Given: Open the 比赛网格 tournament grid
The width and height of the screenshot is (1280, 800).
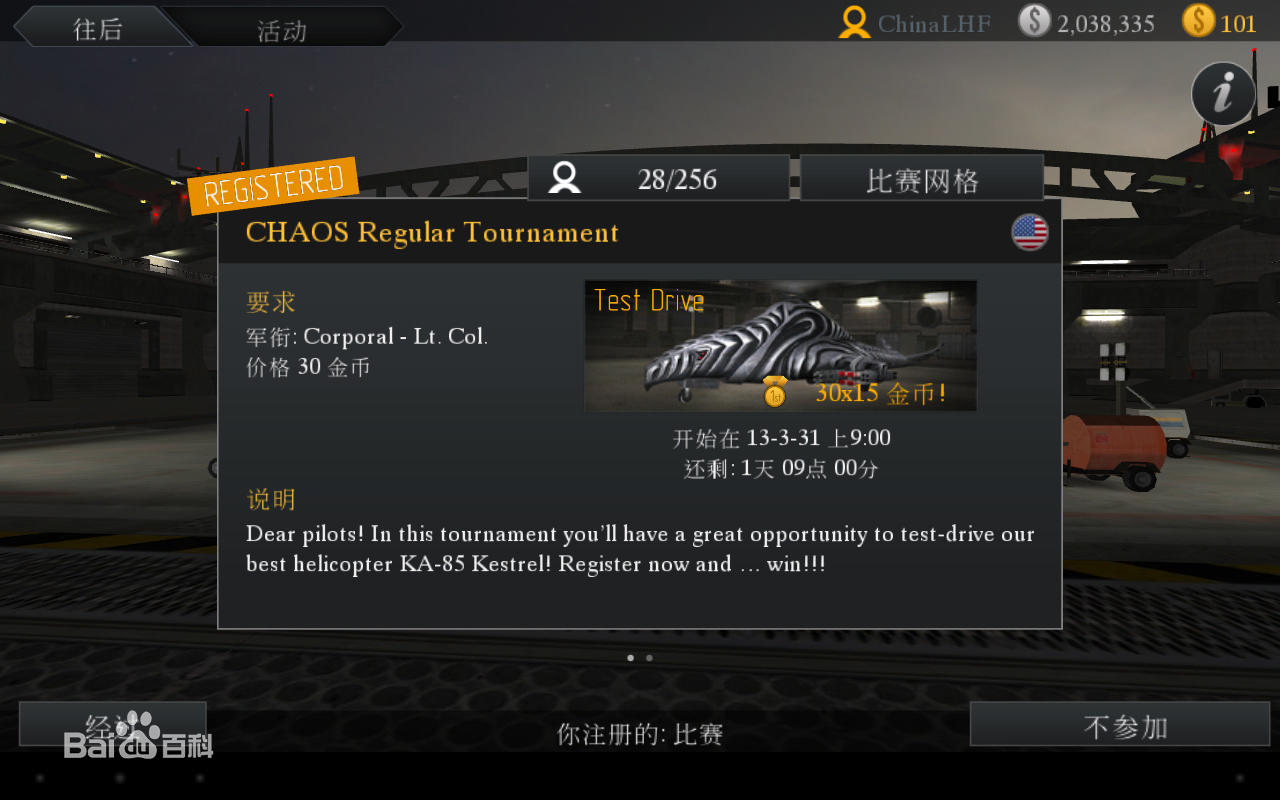Looking at the screenshot, I should point(921,177).
